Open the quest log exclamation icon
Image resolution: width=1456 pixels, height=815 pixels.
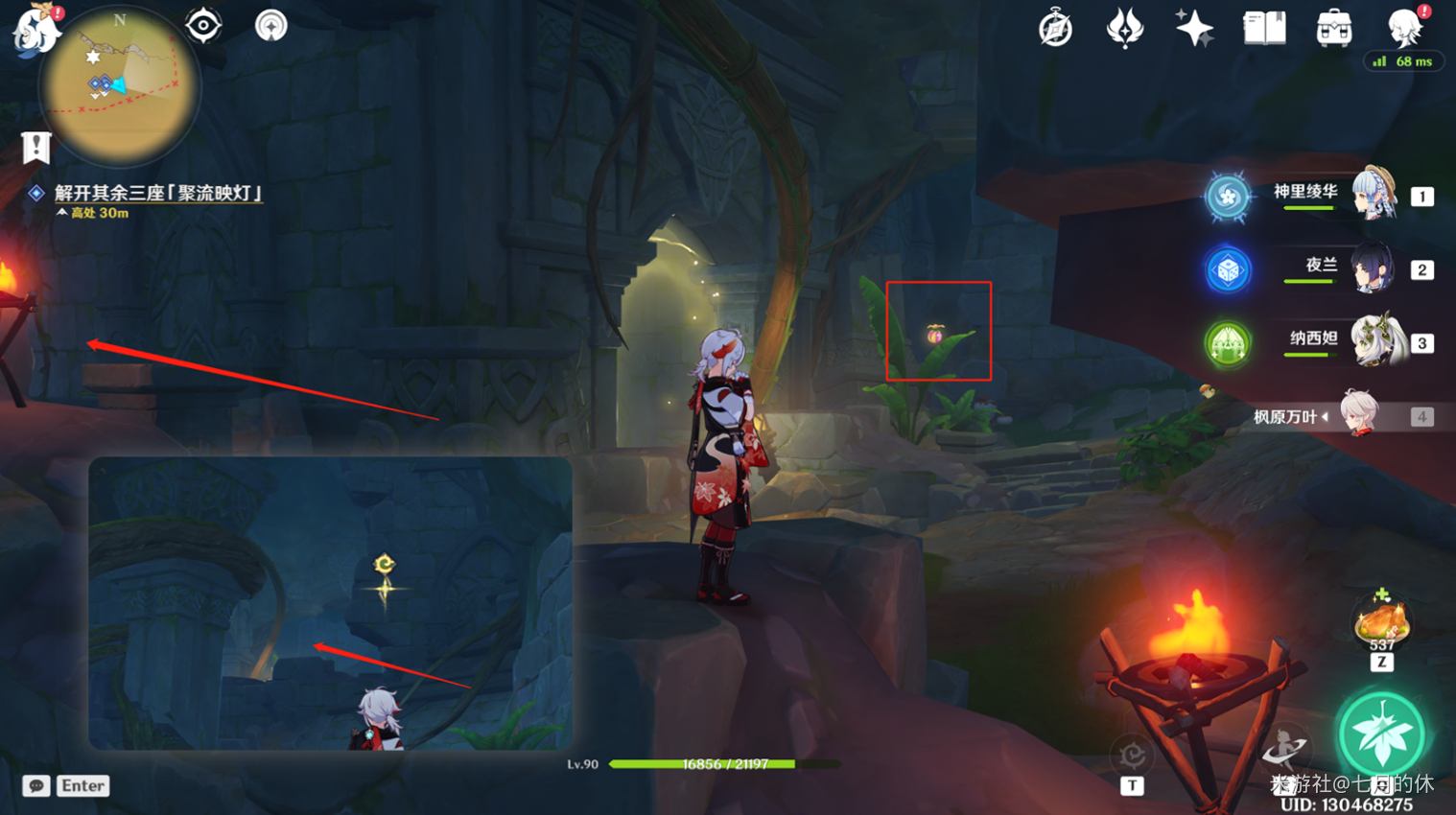[x=36, y=148]
